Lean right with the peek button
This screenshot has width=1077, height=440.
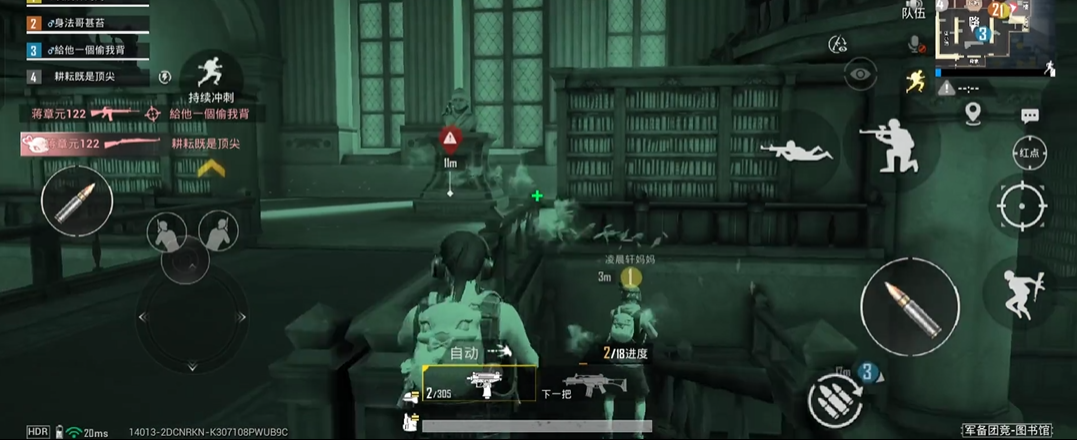pyautogui.click(x=219, y=231)
